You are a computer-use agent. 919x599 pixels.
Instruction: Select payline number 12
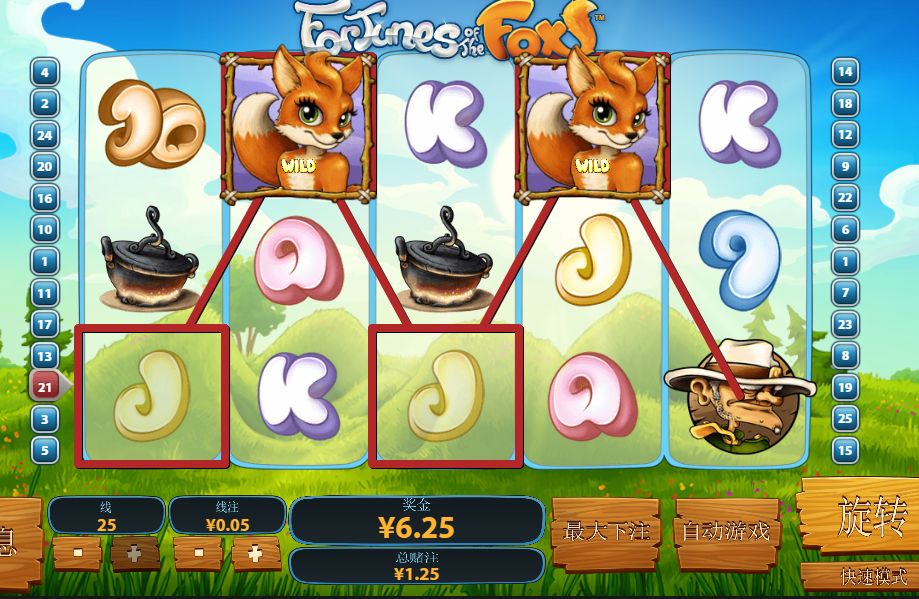(x=845, y=135)
